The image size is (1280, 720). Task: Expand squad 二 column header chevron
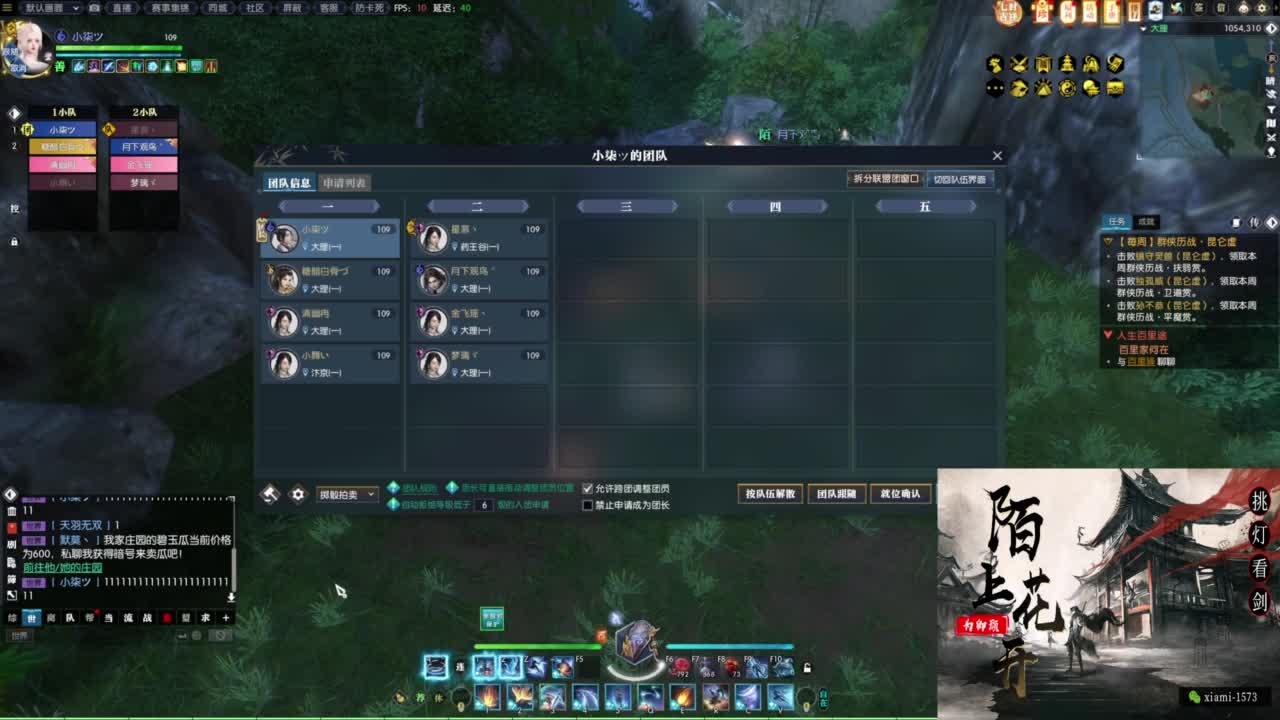point(525,206)
